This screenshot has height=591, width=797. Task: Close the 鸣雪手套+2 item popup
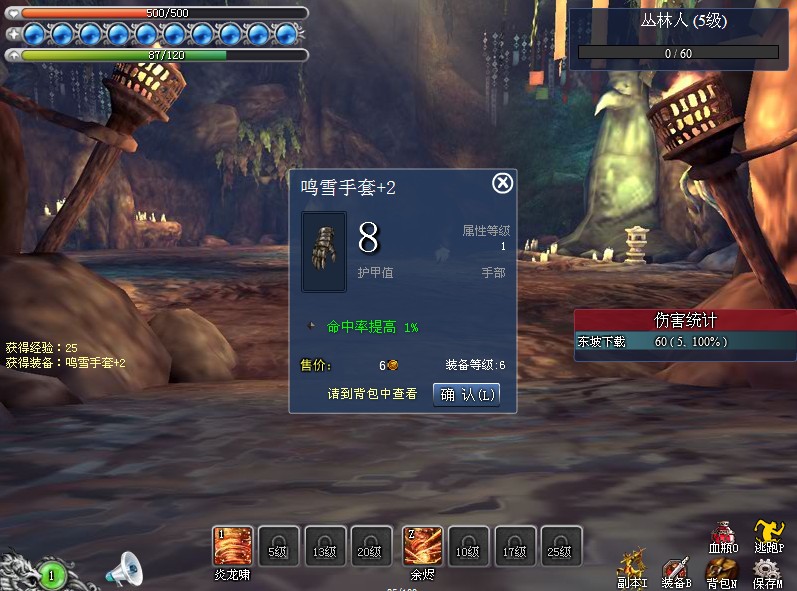click(x=503, y=183)
